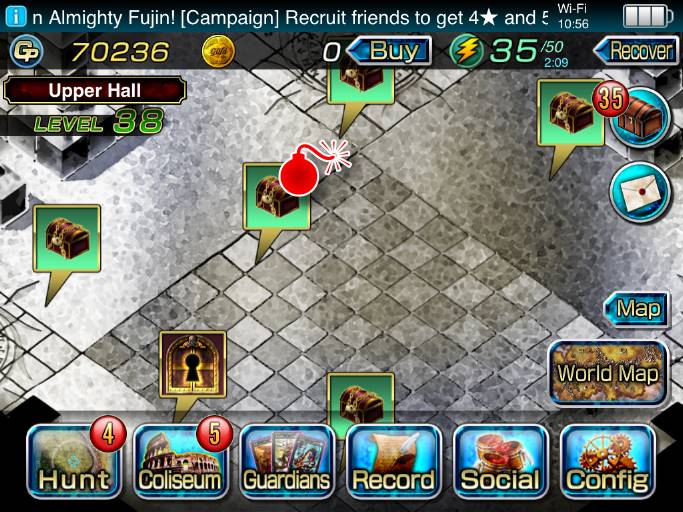
Task: Open the Record menu
Action: 393,462
